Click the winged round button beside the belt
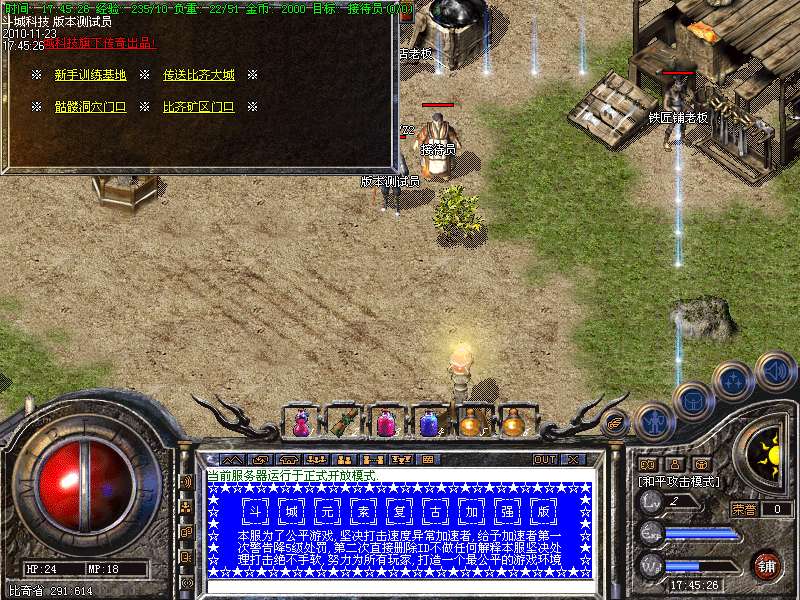Screen dimensions: 800x600 click(x=615, y=423)
